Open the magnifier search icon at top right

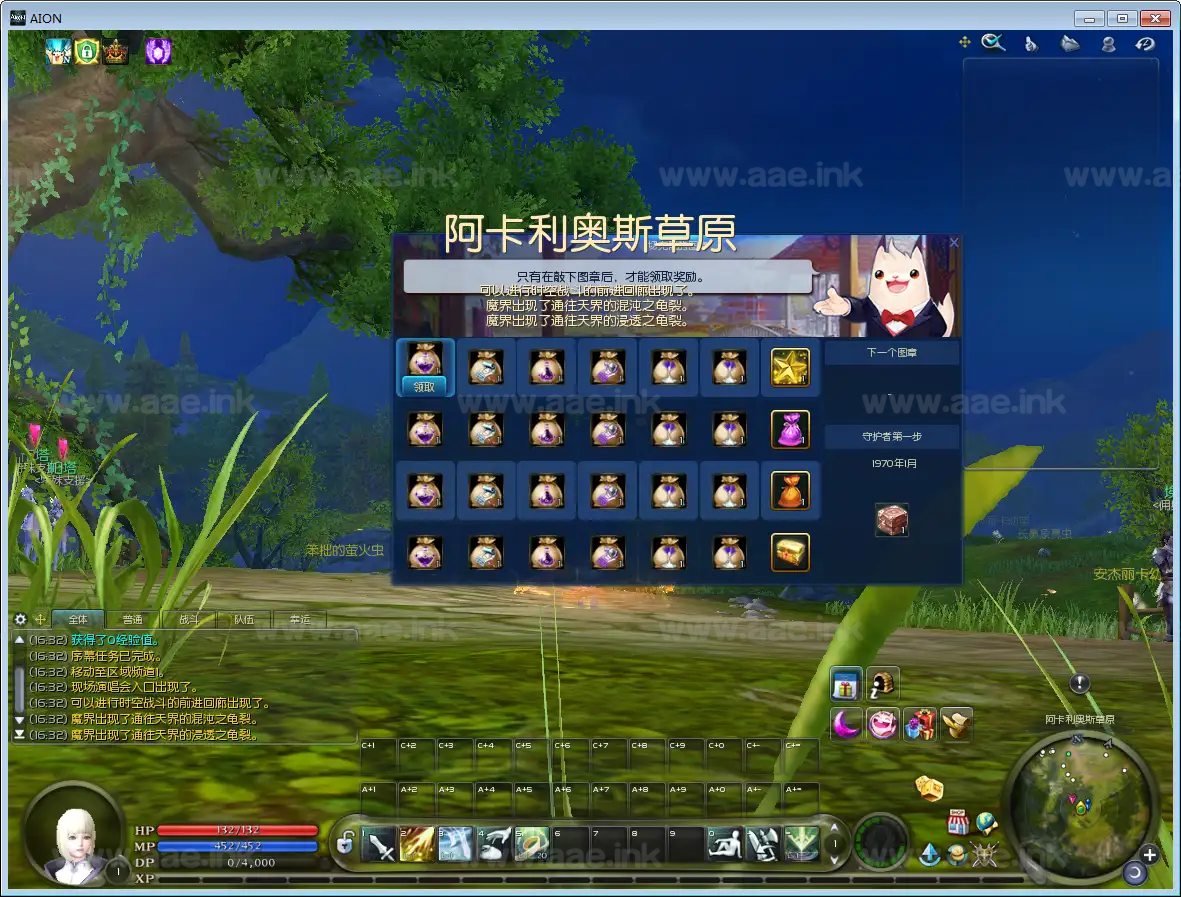[993, 43]
